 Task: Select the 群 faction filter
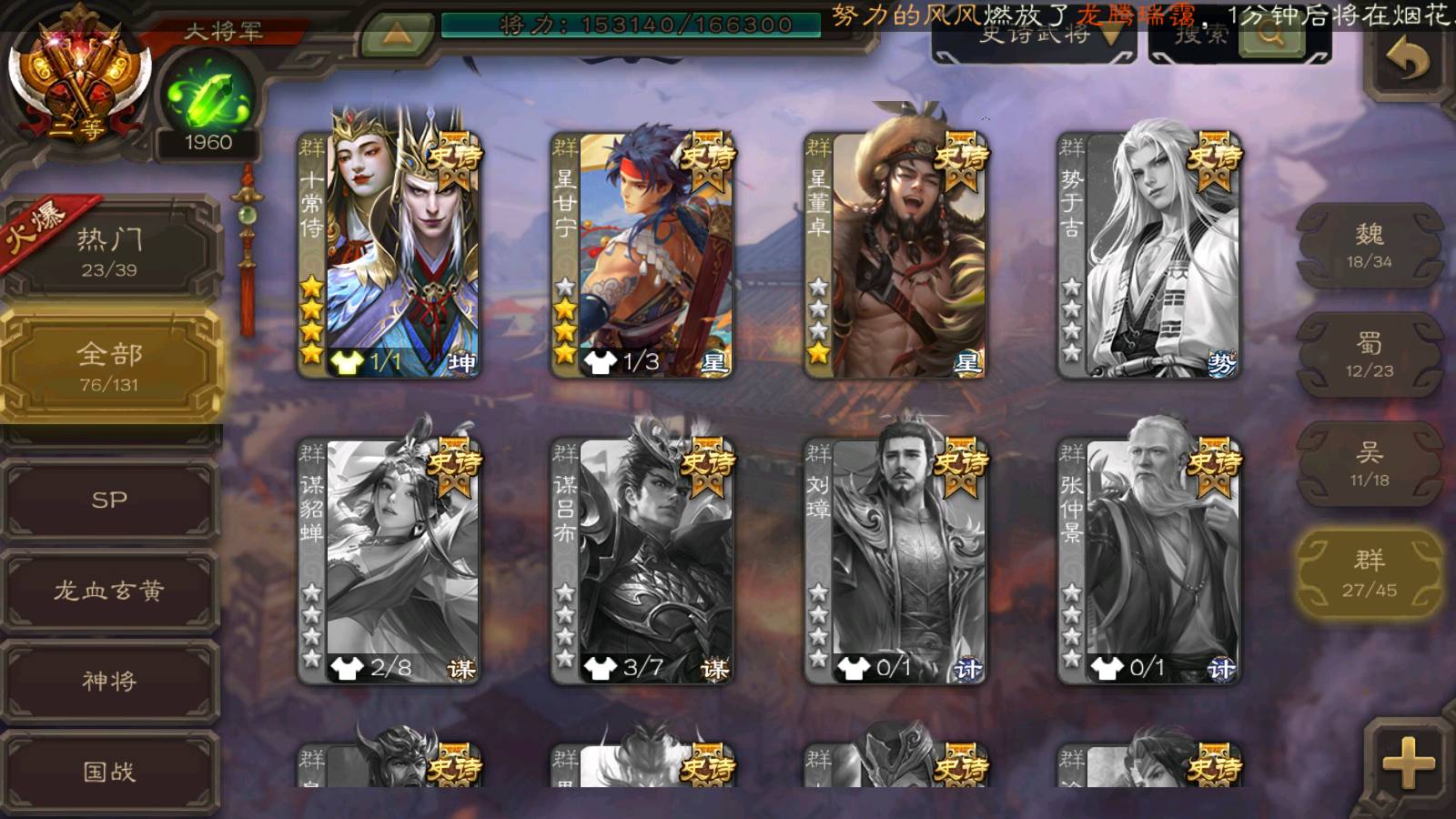(1369, 573)
